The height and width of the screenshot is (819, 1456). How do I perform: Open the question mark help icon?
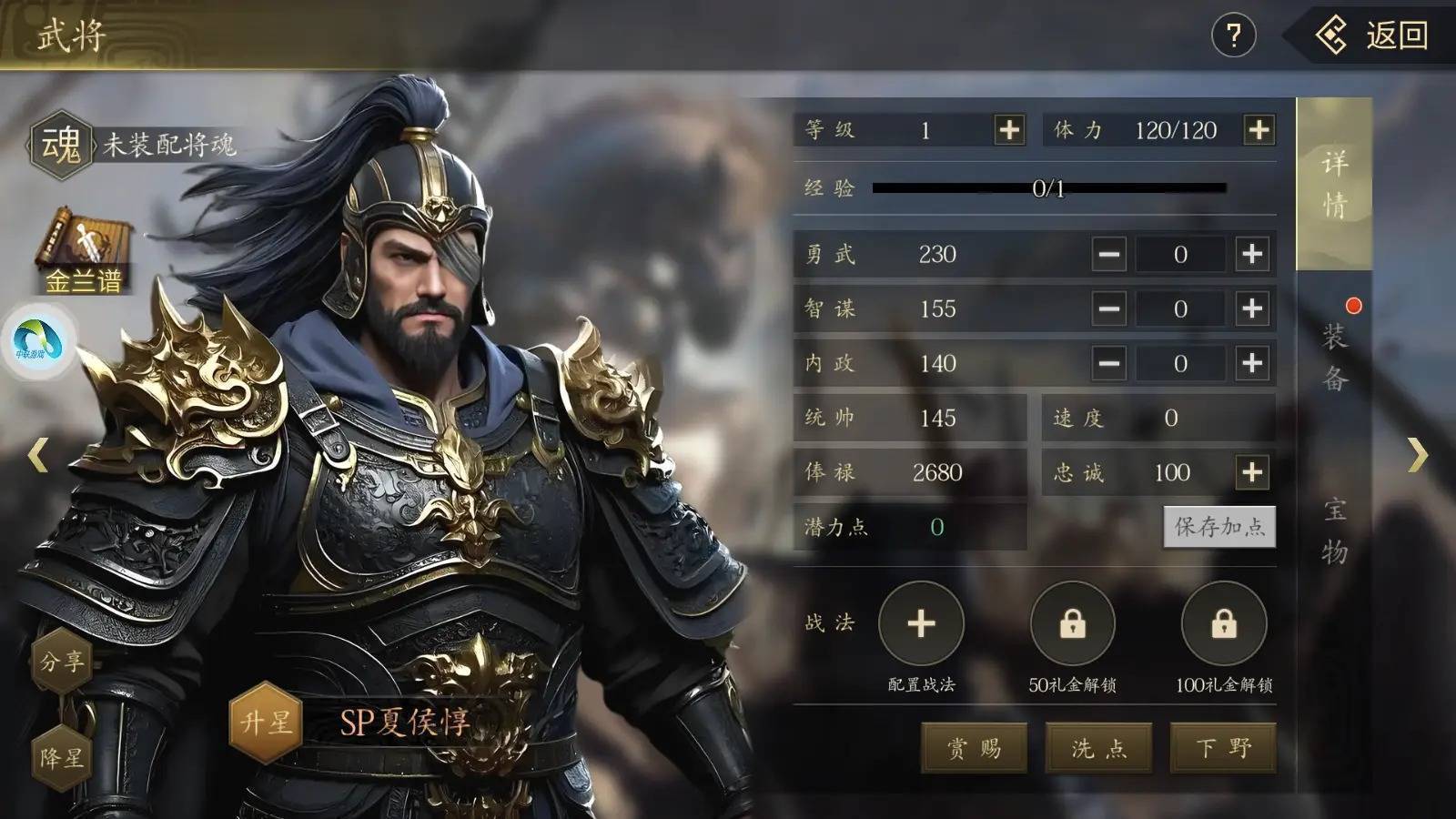point(1235,35)
